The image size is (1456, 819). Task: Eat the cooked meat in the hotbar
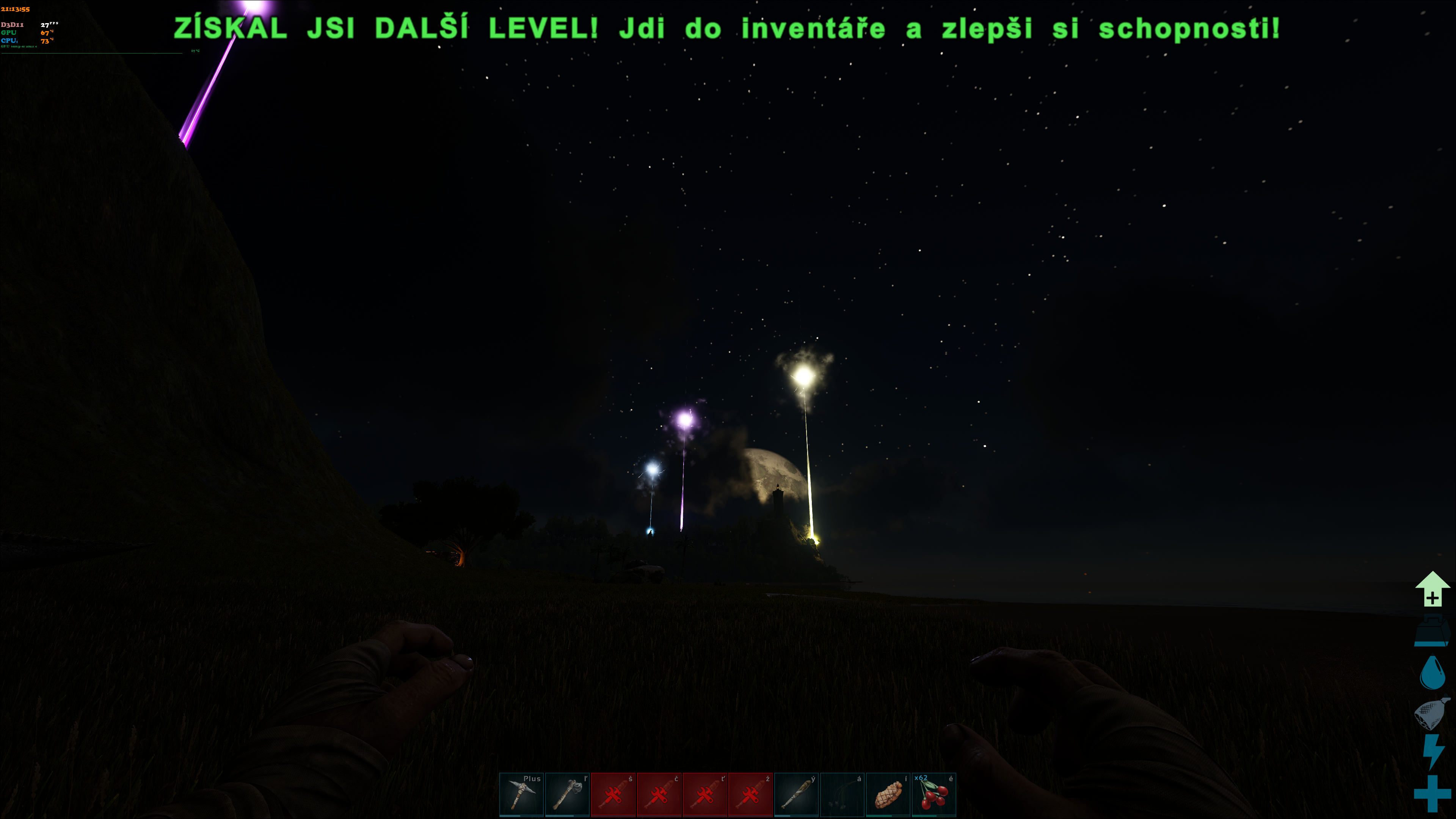tap(887, 794)
